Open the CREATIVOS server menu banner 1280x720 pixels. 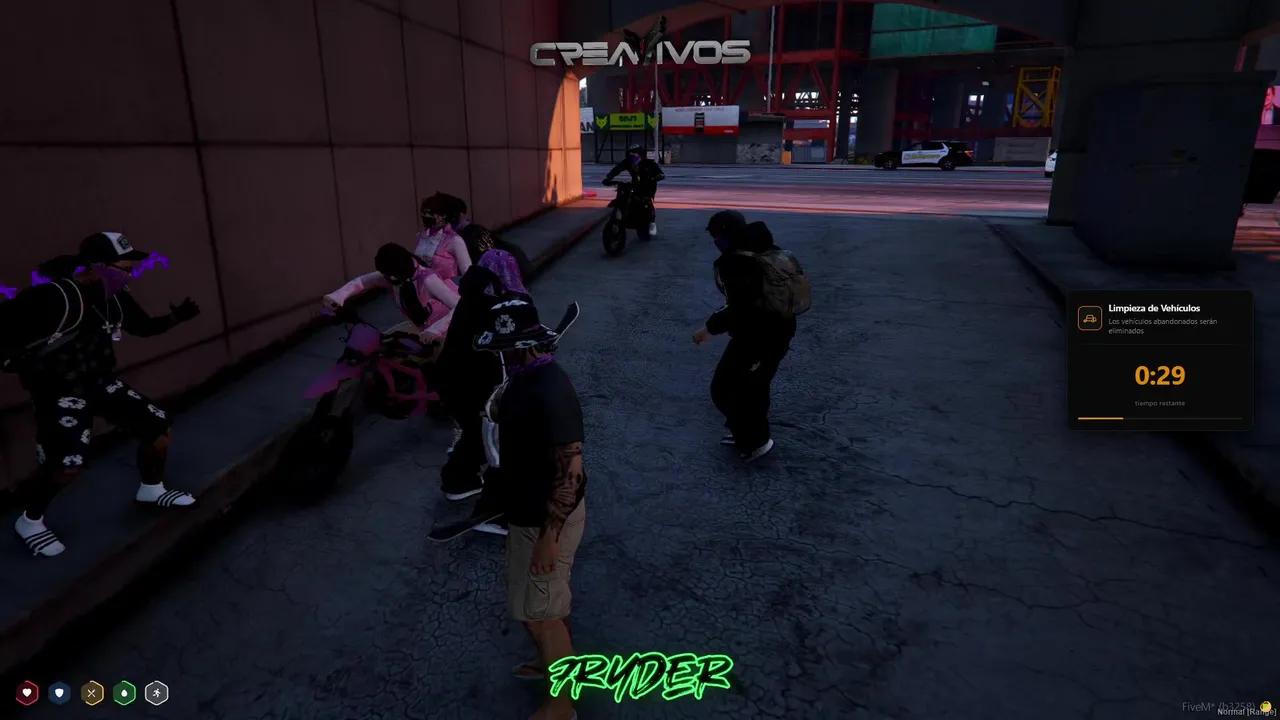pos(640,53)
